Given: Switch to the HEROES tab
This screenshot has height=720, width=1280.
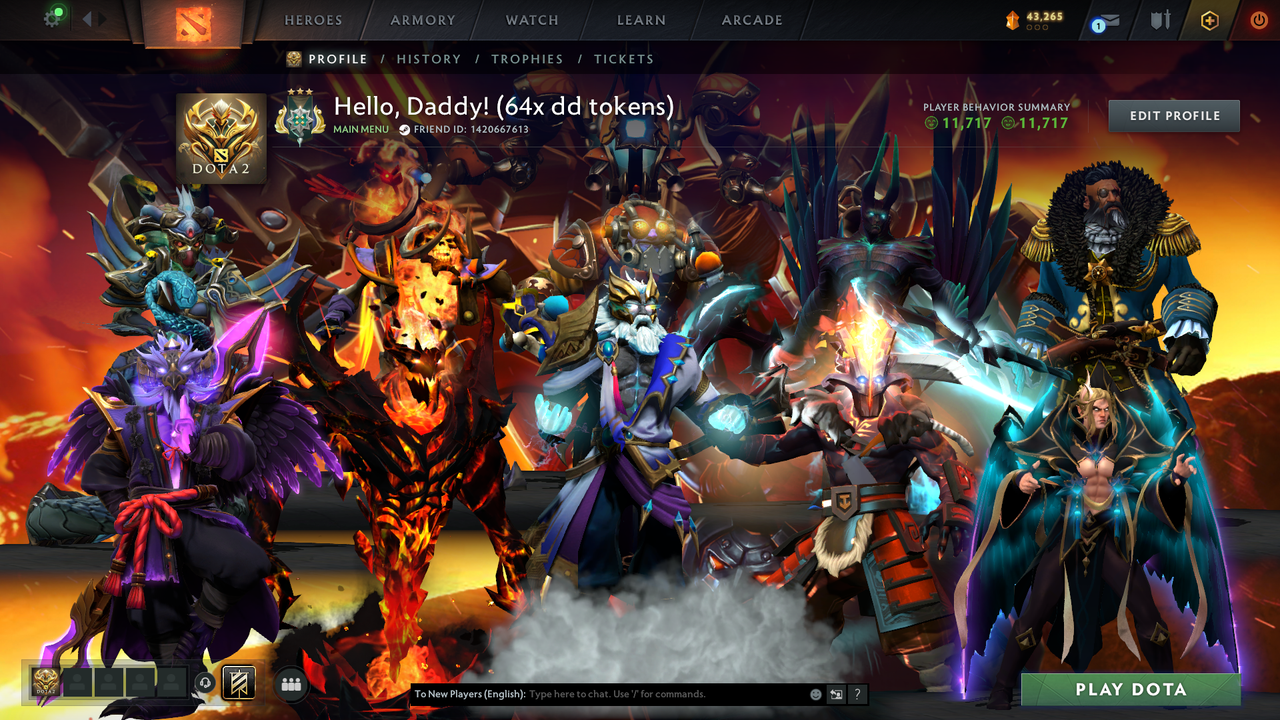Looking at the screenshot, I should (313, 19).
